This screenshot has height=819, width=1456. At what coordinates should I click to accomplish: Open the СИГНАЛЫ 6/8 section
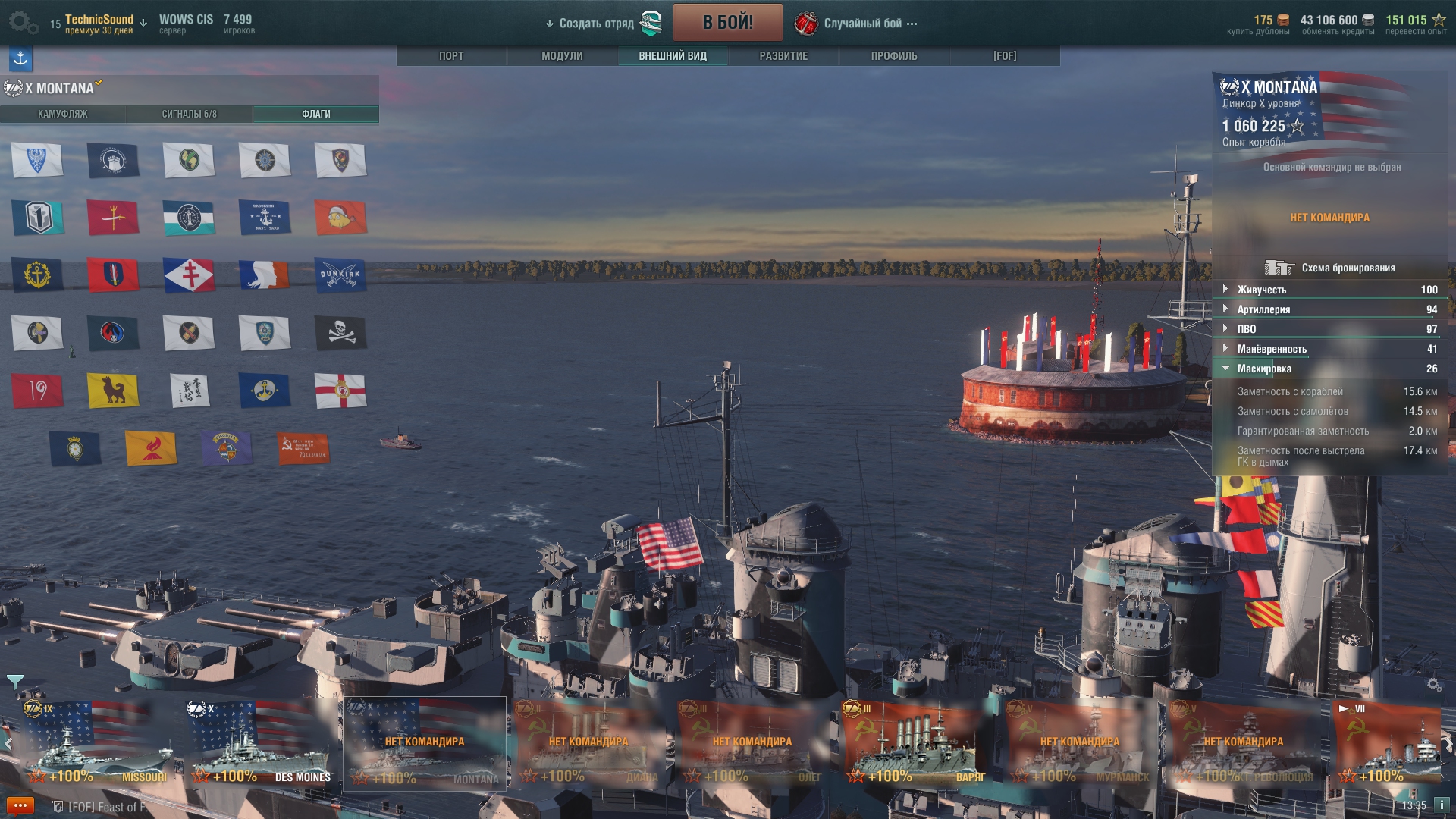(x=190, y=114)
